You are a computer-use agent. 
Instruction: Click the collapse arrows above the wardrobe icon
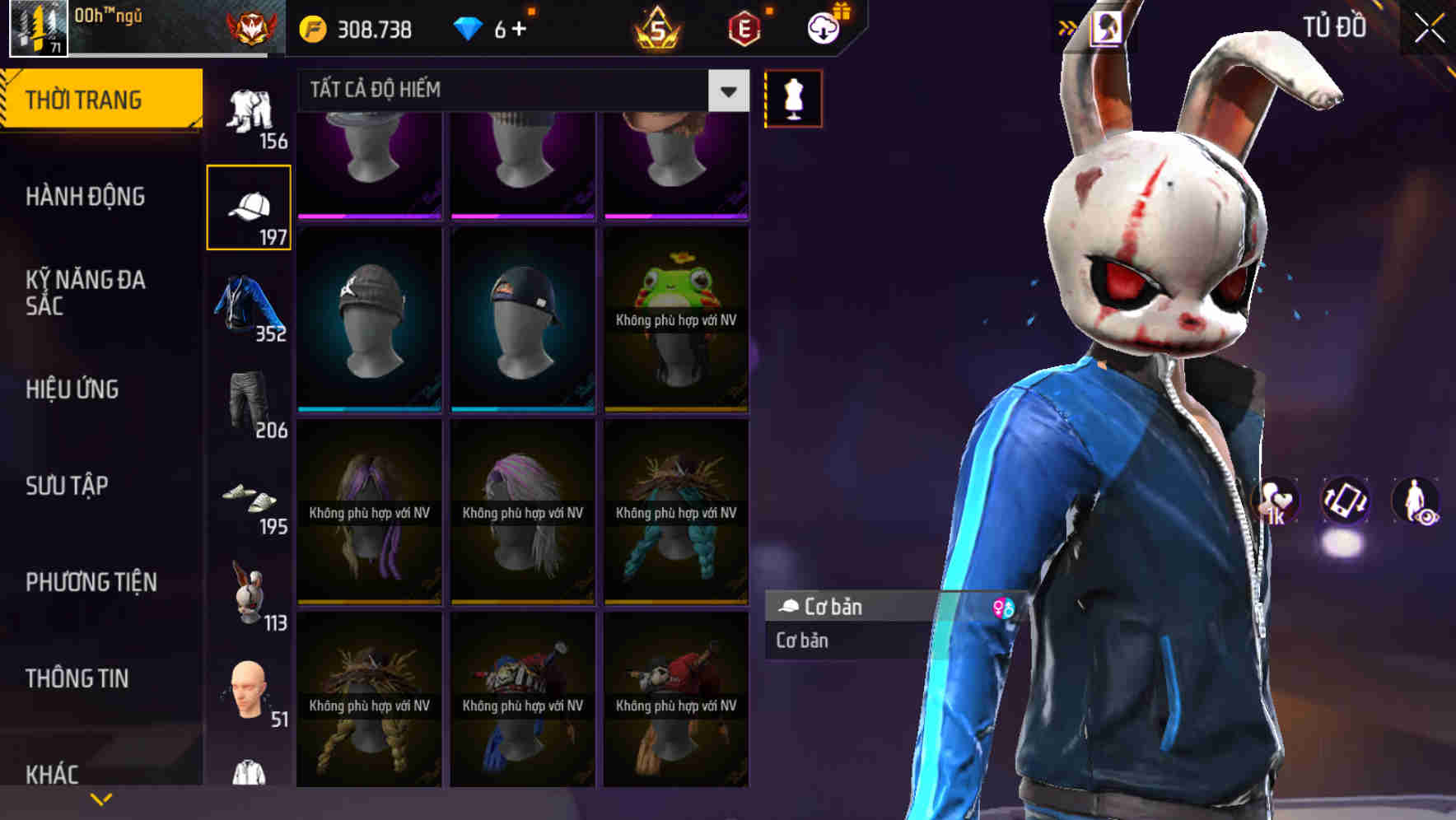(1067, 25)
